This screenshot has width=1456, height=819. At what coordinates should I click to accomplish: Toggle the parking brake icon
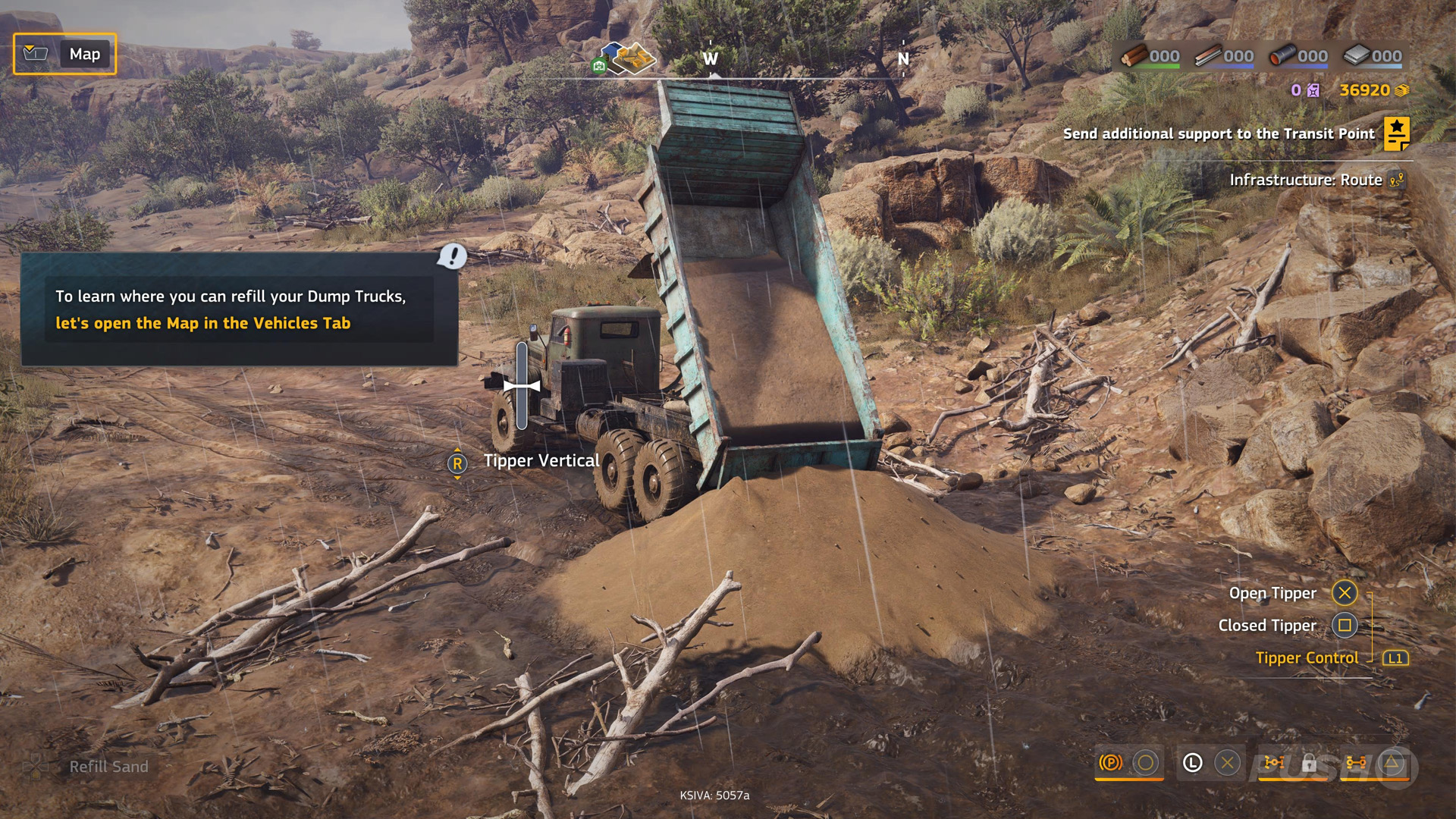coord(1110,763)
